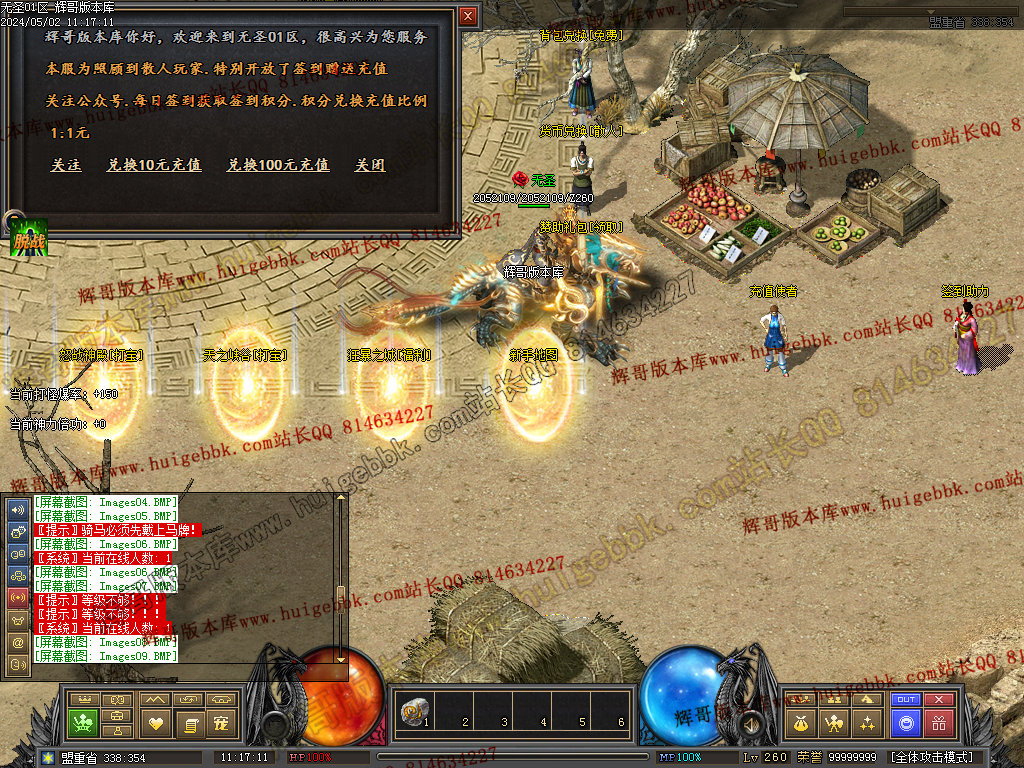Close the welcome dialog with the red X
Viewport: 1024px width, 768px height.
(x=468, y=16)
